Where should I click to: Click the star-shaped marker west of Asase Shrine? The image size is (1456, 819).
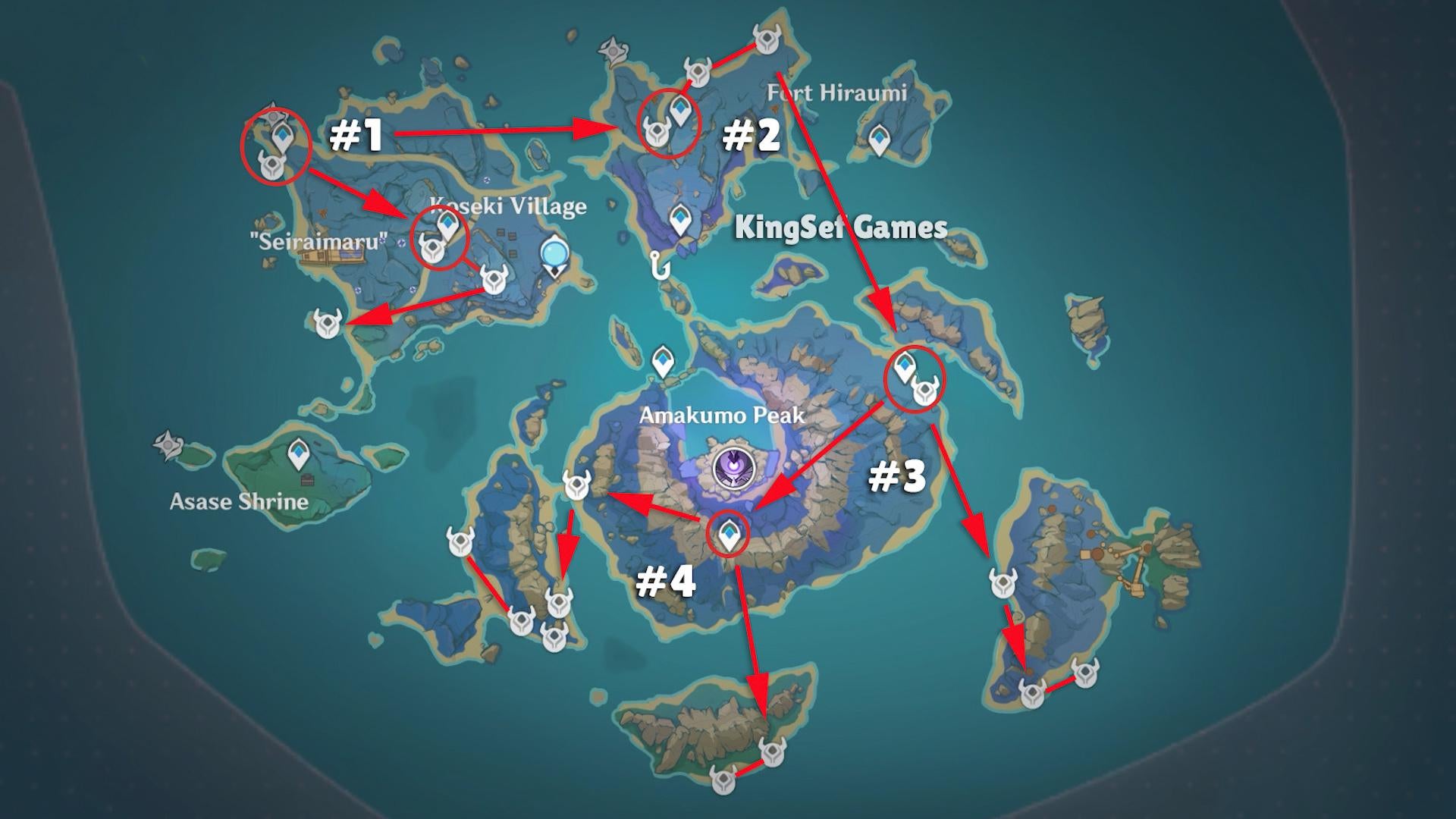tap(167, 445)
